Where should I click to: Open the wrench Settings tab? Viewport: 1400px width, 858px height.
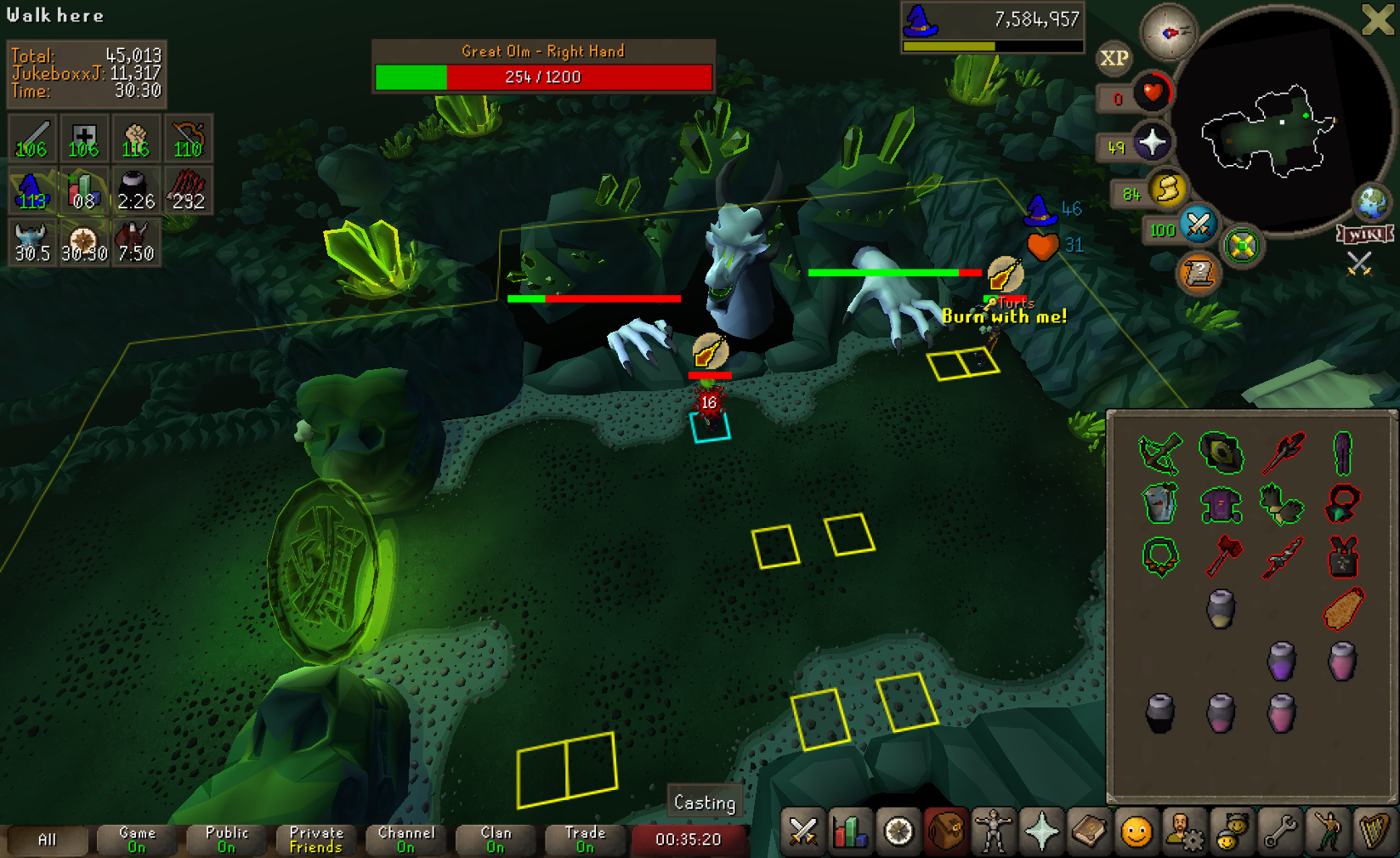pyautogui.click(x=1278, y=832)
